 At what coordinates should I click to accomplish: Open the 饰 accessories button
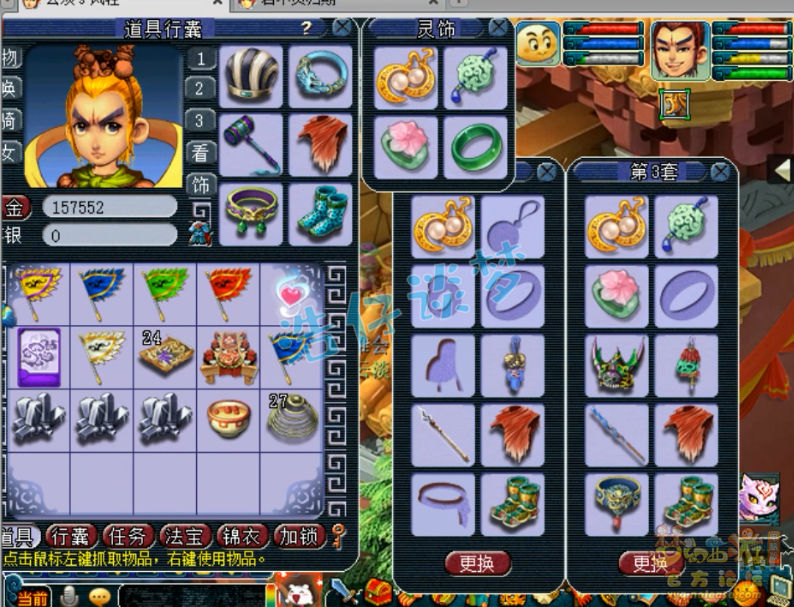click(201, 184)
